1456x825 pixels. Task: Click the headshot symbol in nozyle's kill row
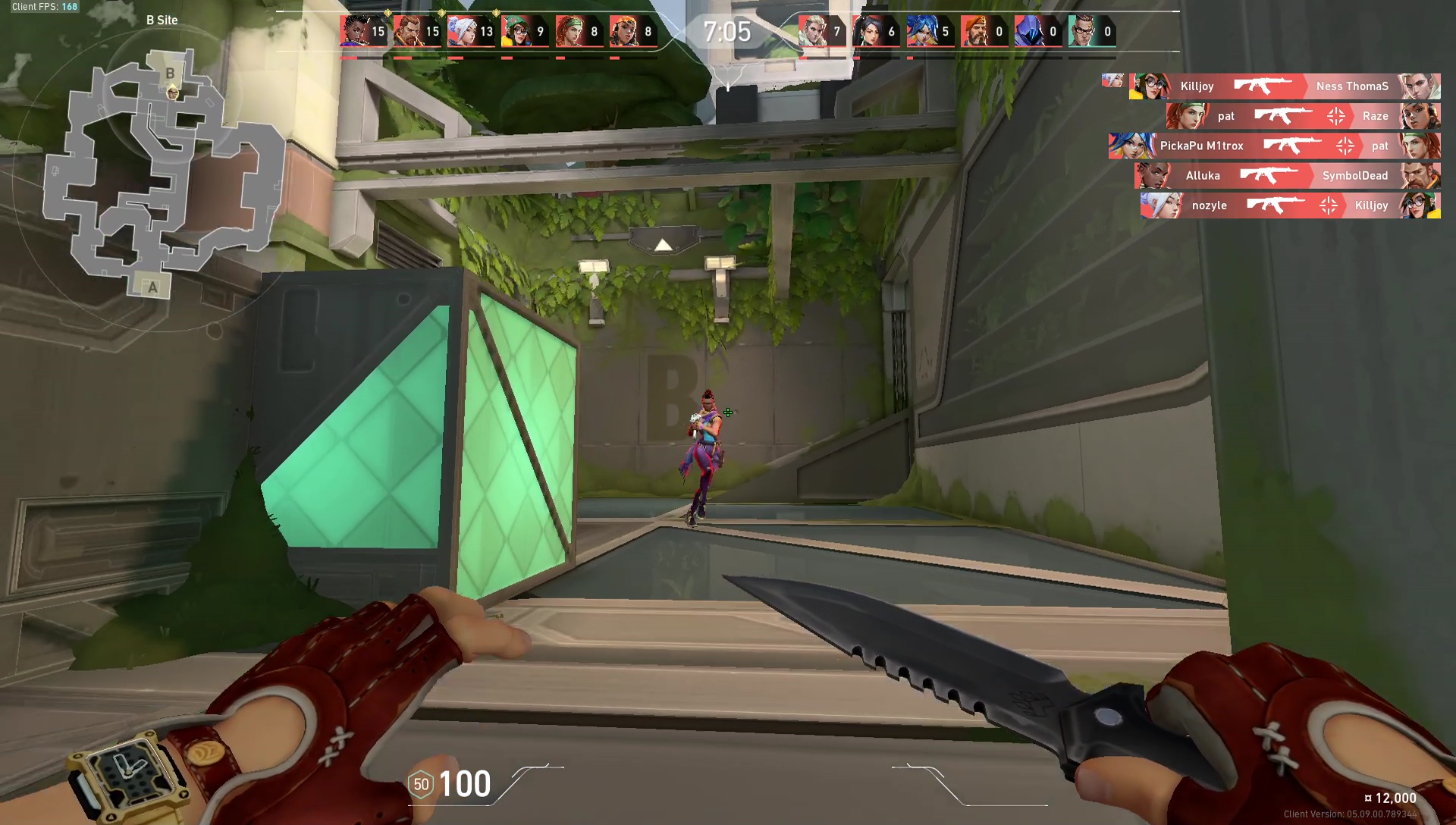pyautogui.click(x=1329, y=205)
